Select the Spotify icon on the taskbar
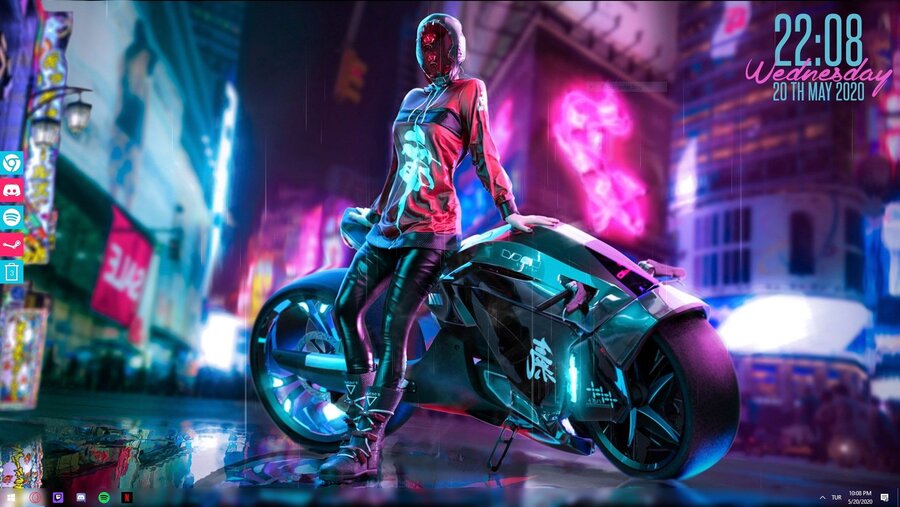Viewport: 900px width, 507px height. point(104,497)
